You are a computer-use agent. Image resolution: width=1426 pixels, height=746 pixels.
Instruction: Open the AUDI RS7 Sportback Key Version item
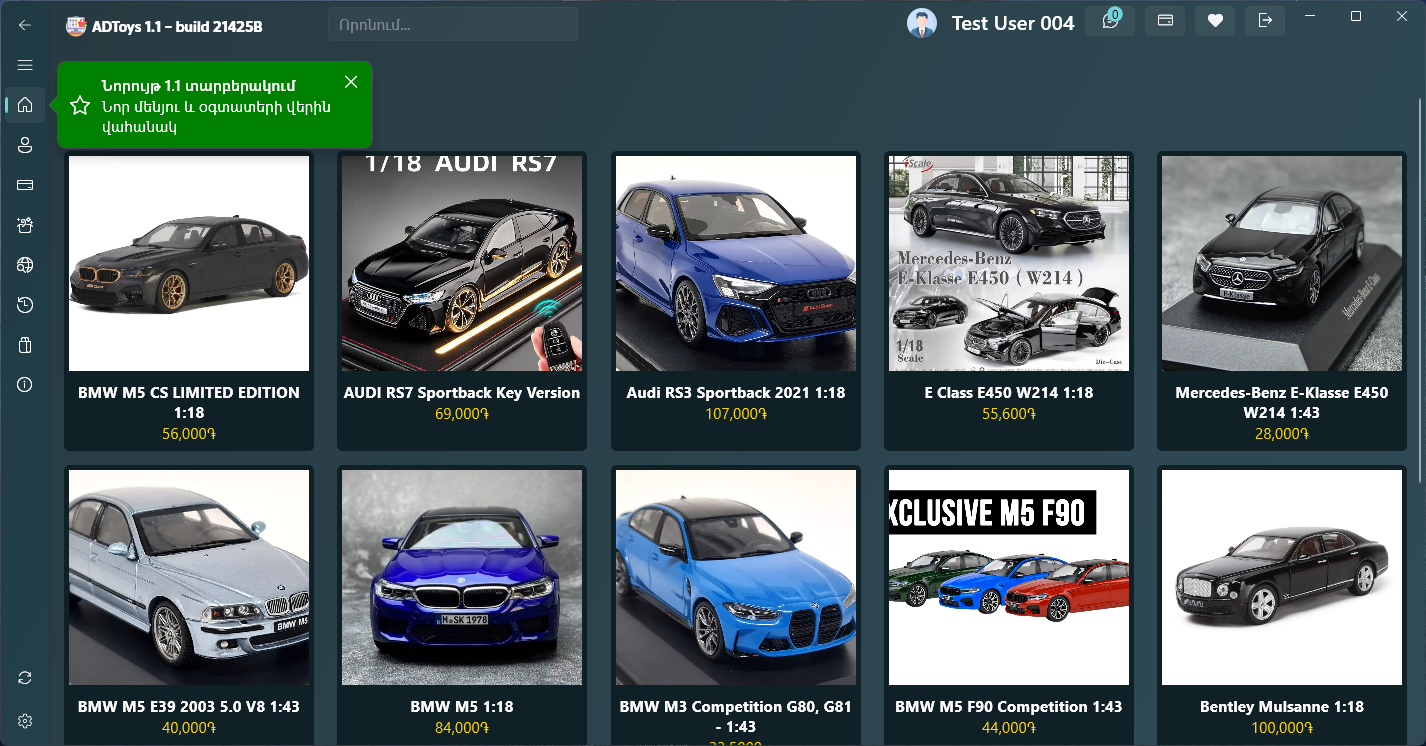(462, 300)
